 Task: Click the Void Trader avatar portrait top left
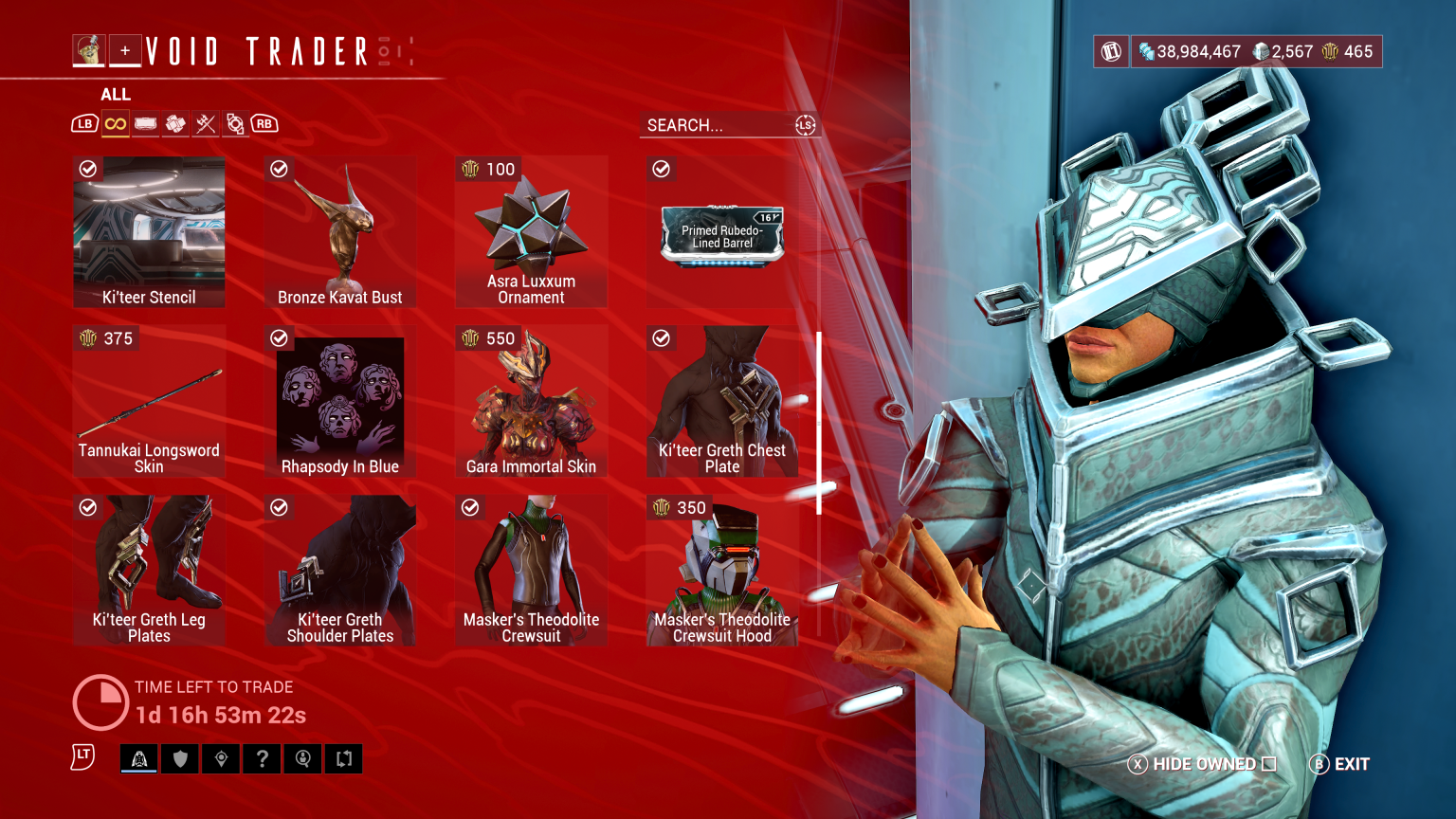[x=88, y=50]
